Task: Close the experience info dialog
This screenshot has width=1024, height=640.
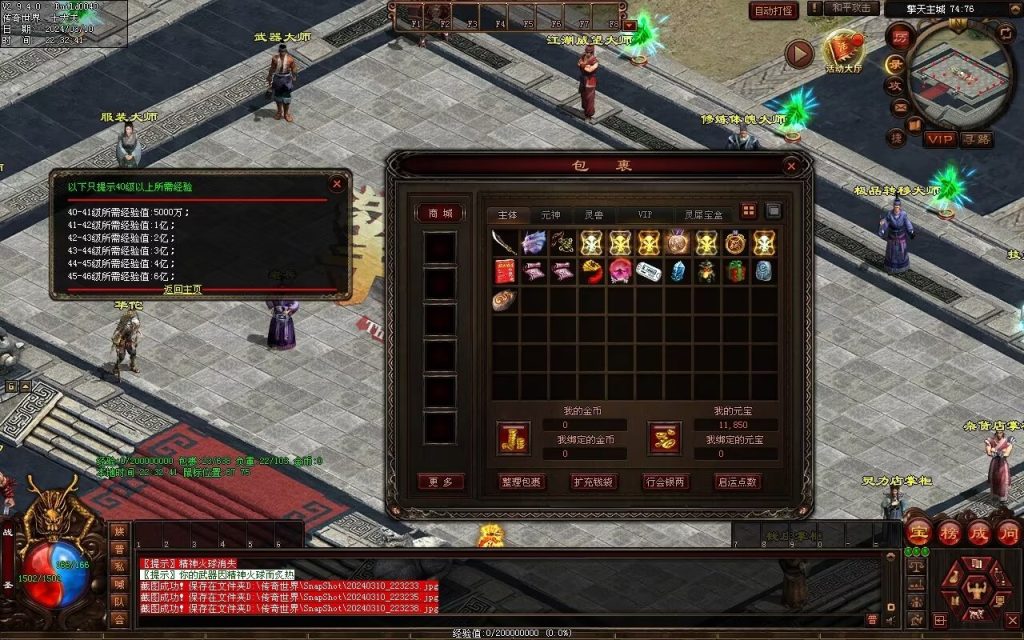Action: [337, 183]
